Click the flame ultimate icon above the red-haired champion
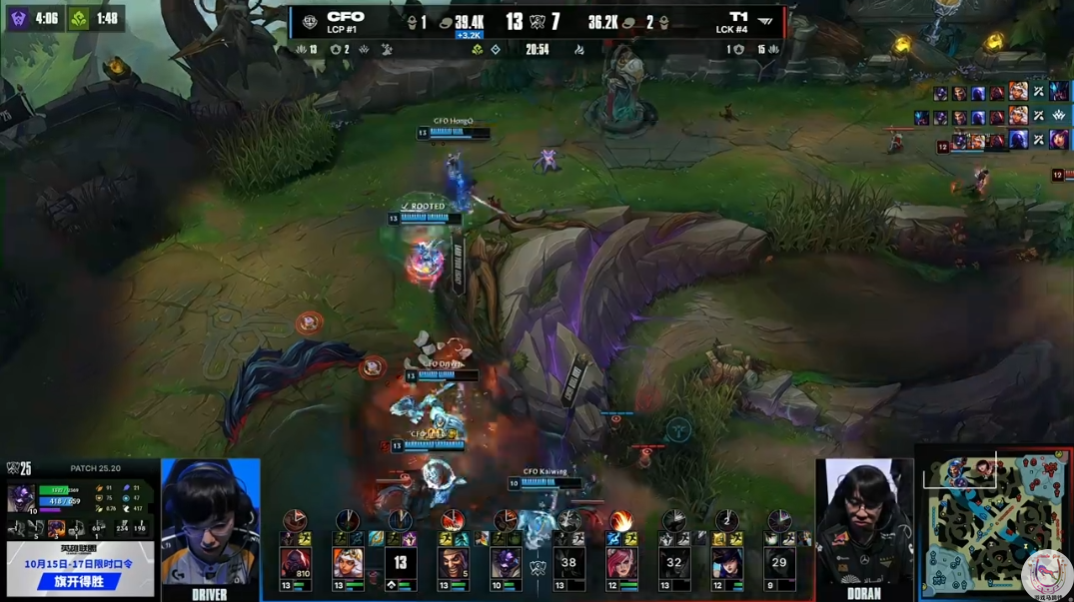The image size is (1074, 602). (x=621, y=521)
